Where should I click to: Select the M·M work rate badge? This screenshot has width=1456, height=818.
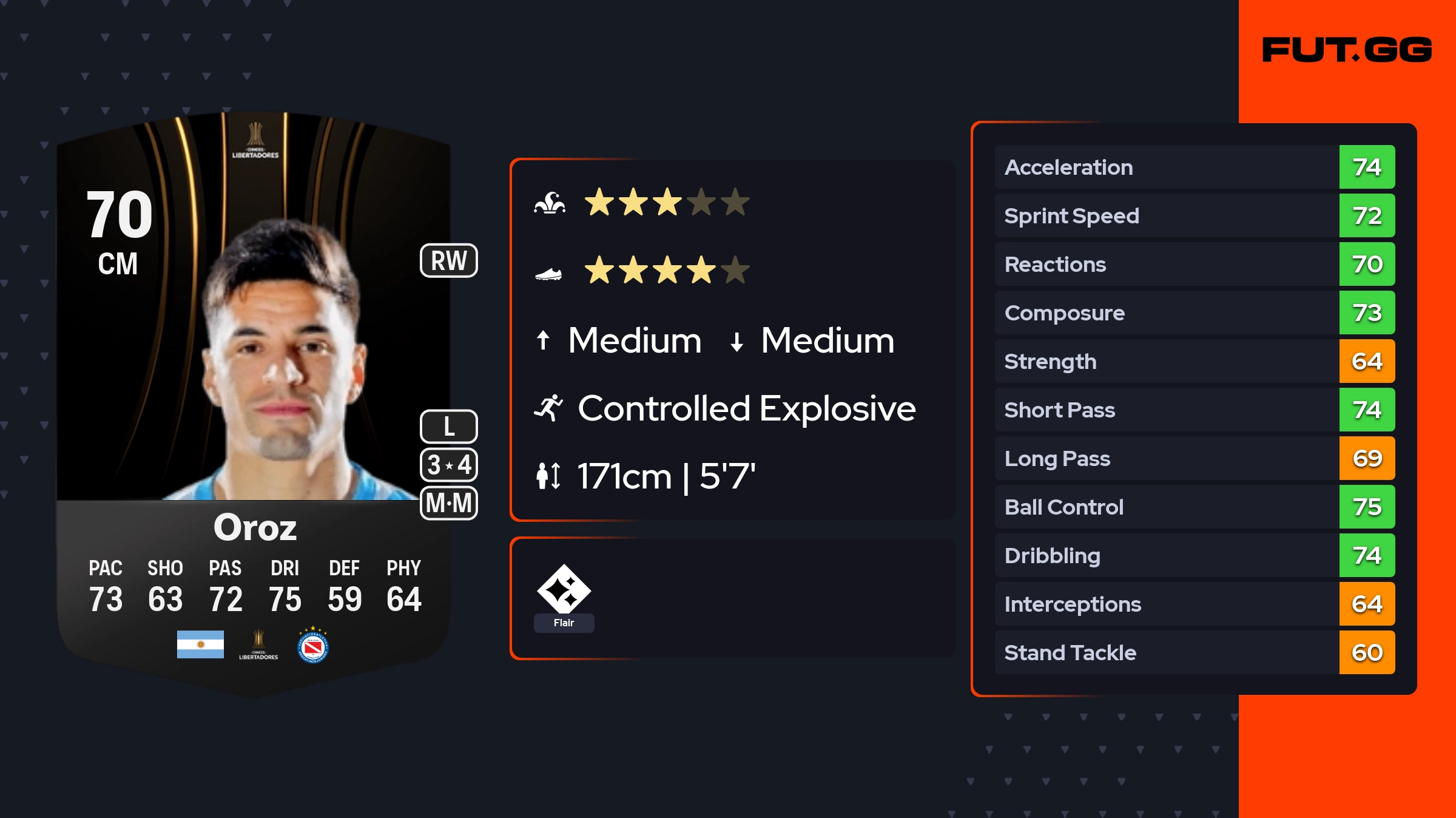[x=449, y=503]
